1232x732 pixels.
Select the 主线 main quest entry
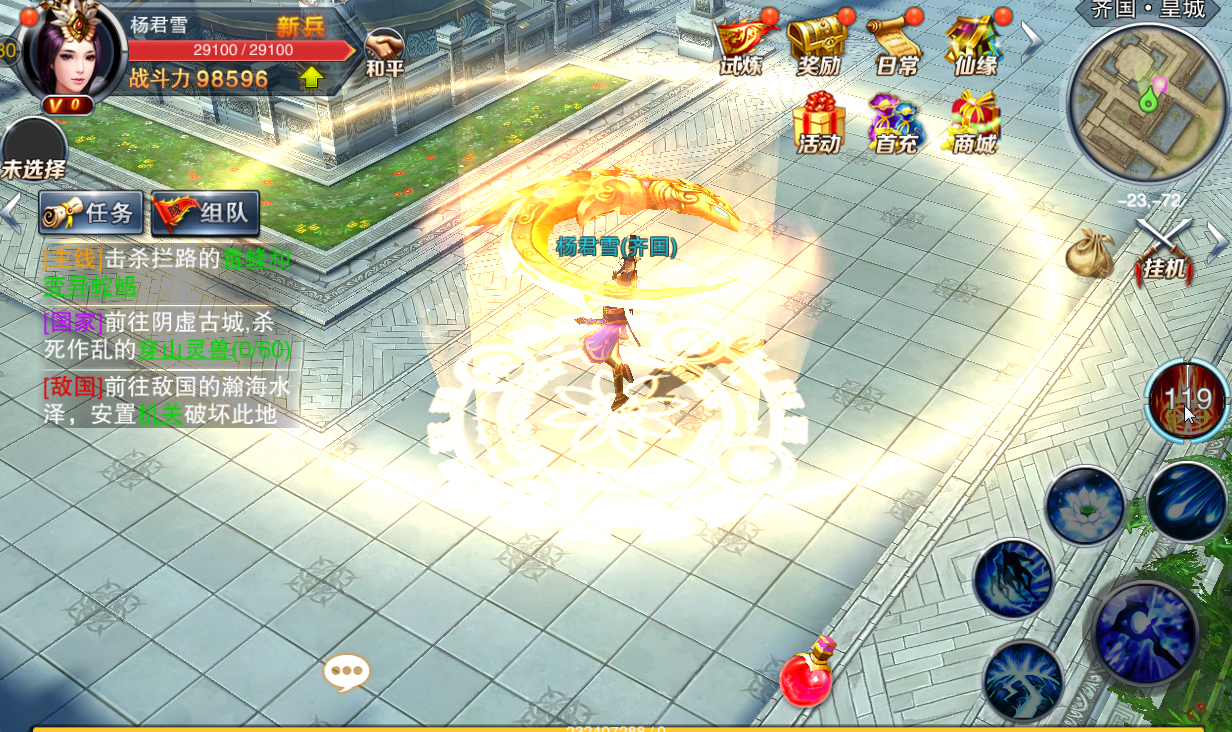click(x=166, y=272)
